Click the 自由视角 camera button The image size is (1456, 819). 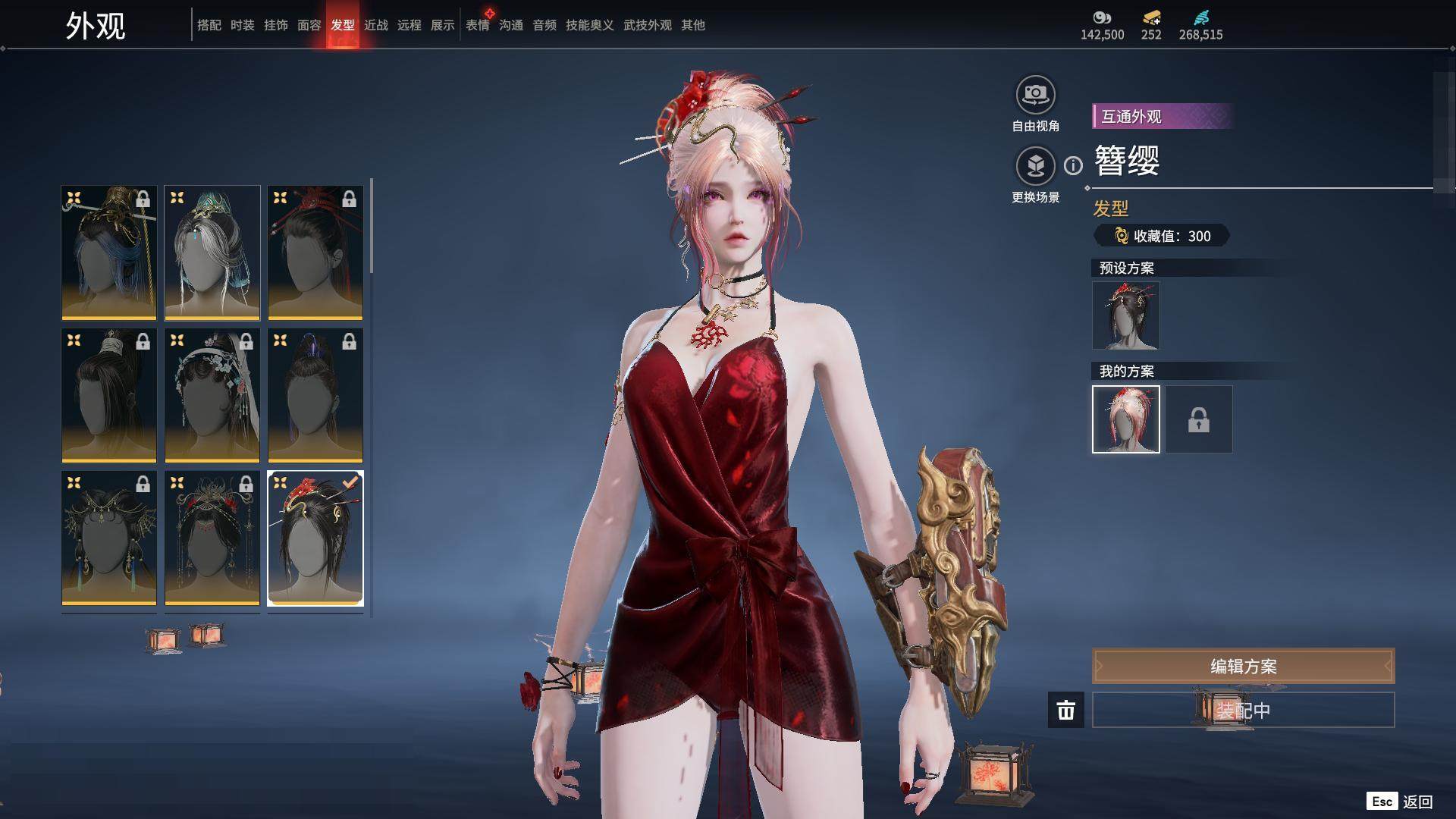(1035, 96)
